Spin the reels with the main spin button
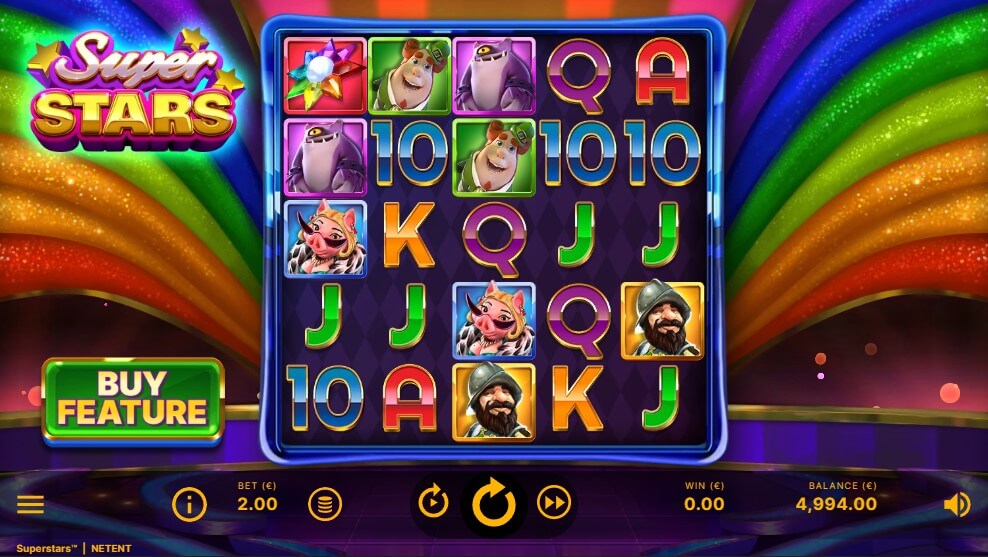Image resolution: width=988 pixels, height=557 pixels. [494, 504]
